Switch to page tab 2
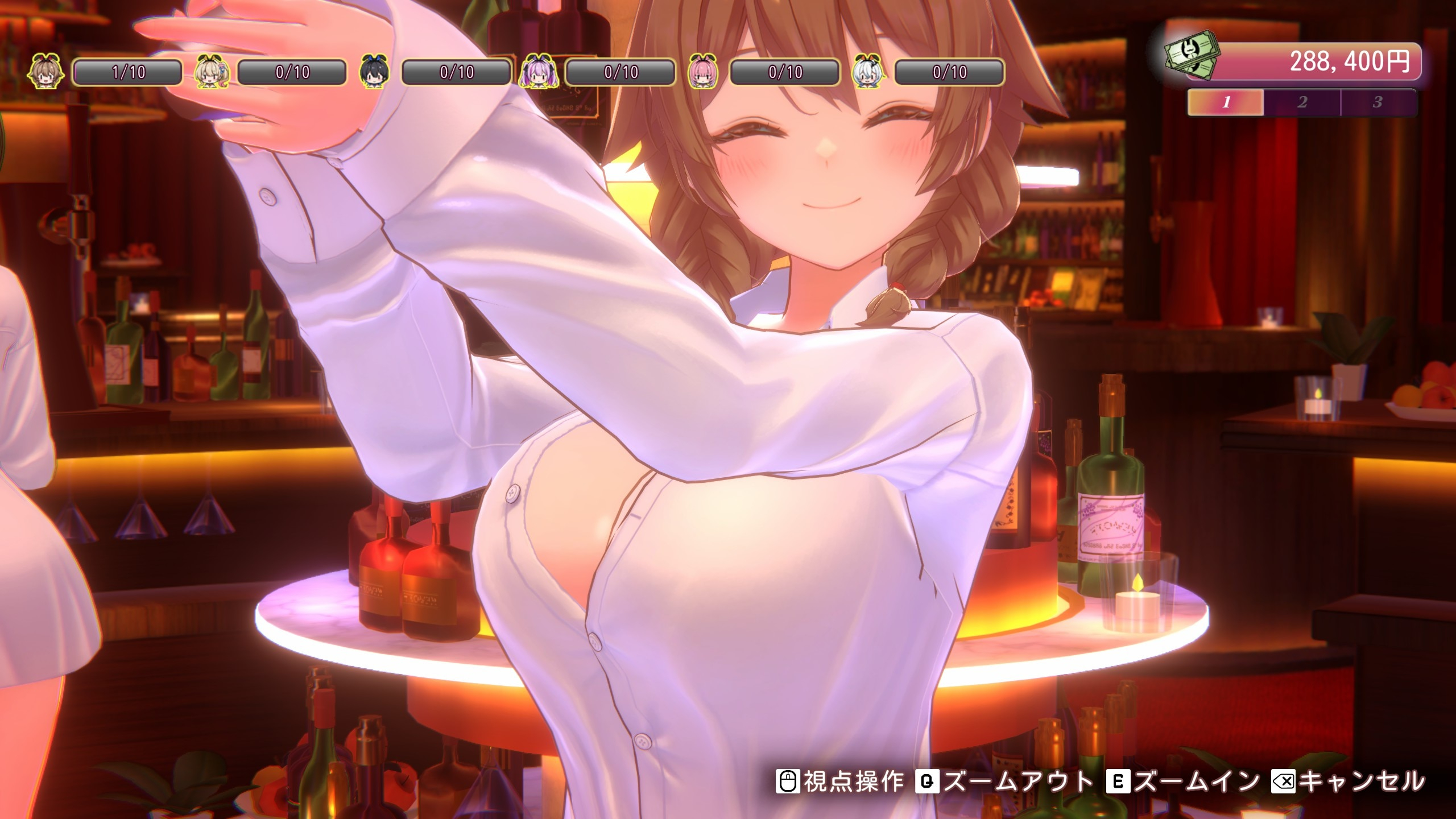Image resolution: width=1456 pixels, height=819 pixels. [x=1302, y=102]
